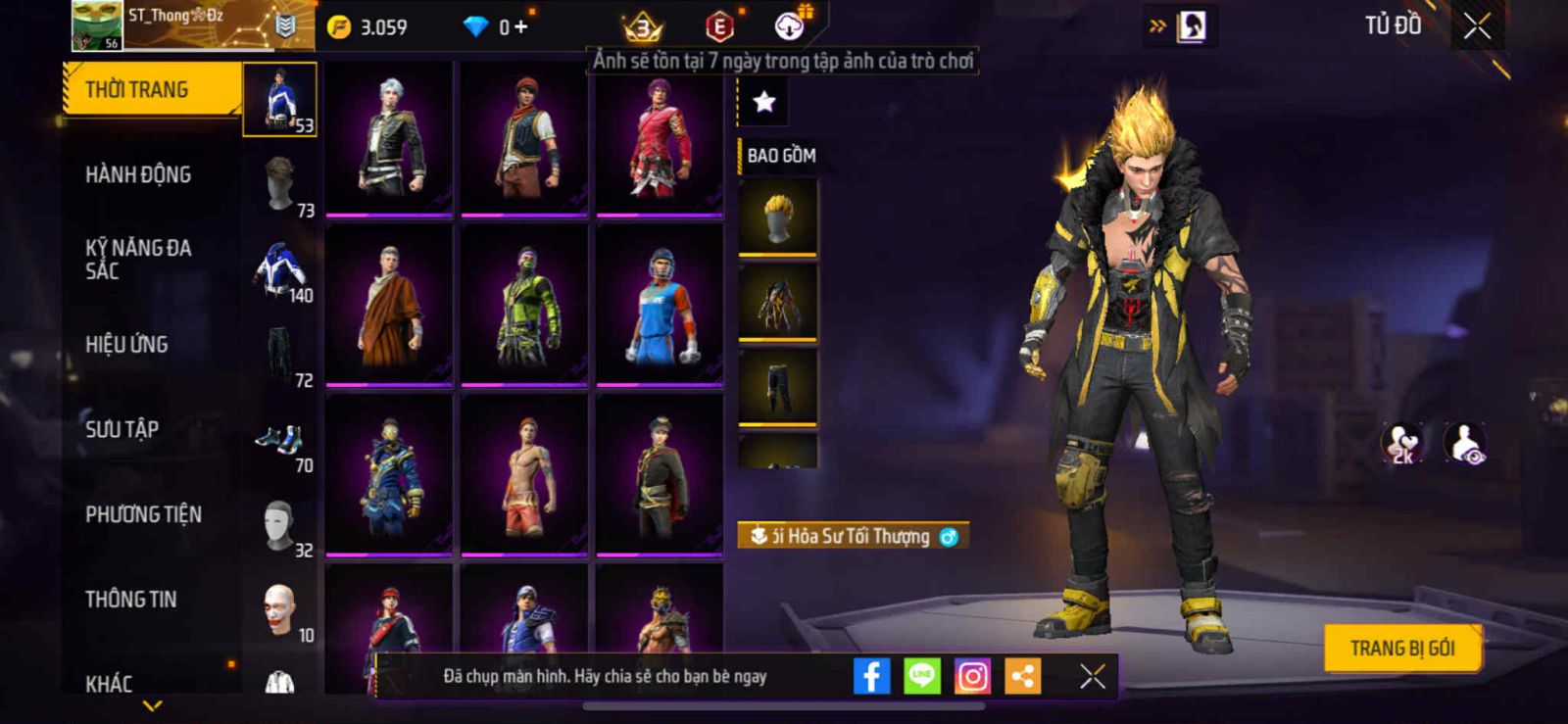Close the wardrobe with the top-right X
The height and width of the screenshot is (724, 1568).
[1477, 26]
